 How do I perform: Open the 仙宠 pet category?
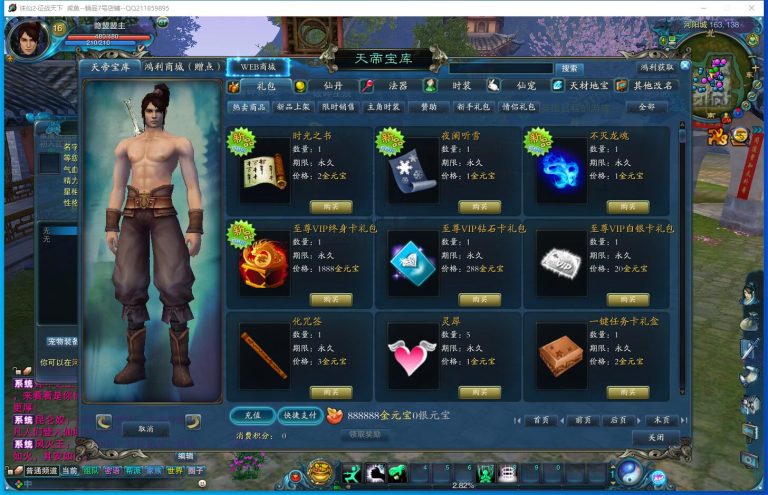(x=525, y=86)
